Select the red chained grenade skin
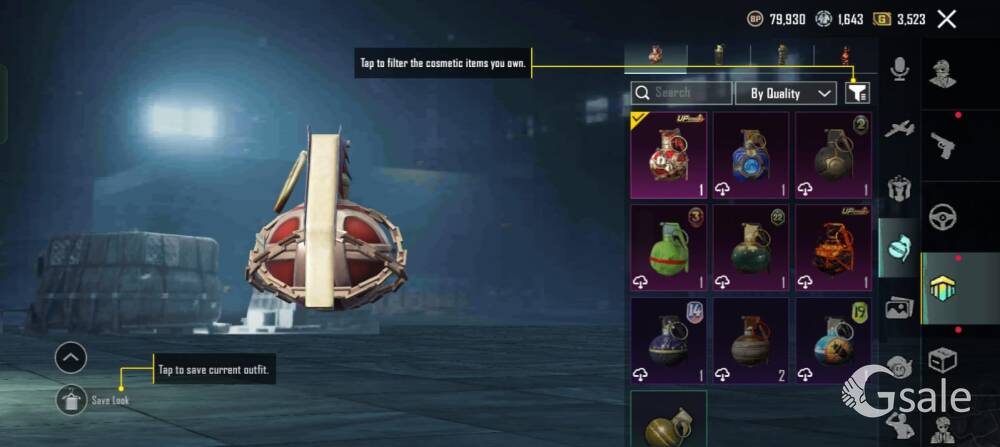The height and width of the screenshot is (447, 1000). (668, 156)
